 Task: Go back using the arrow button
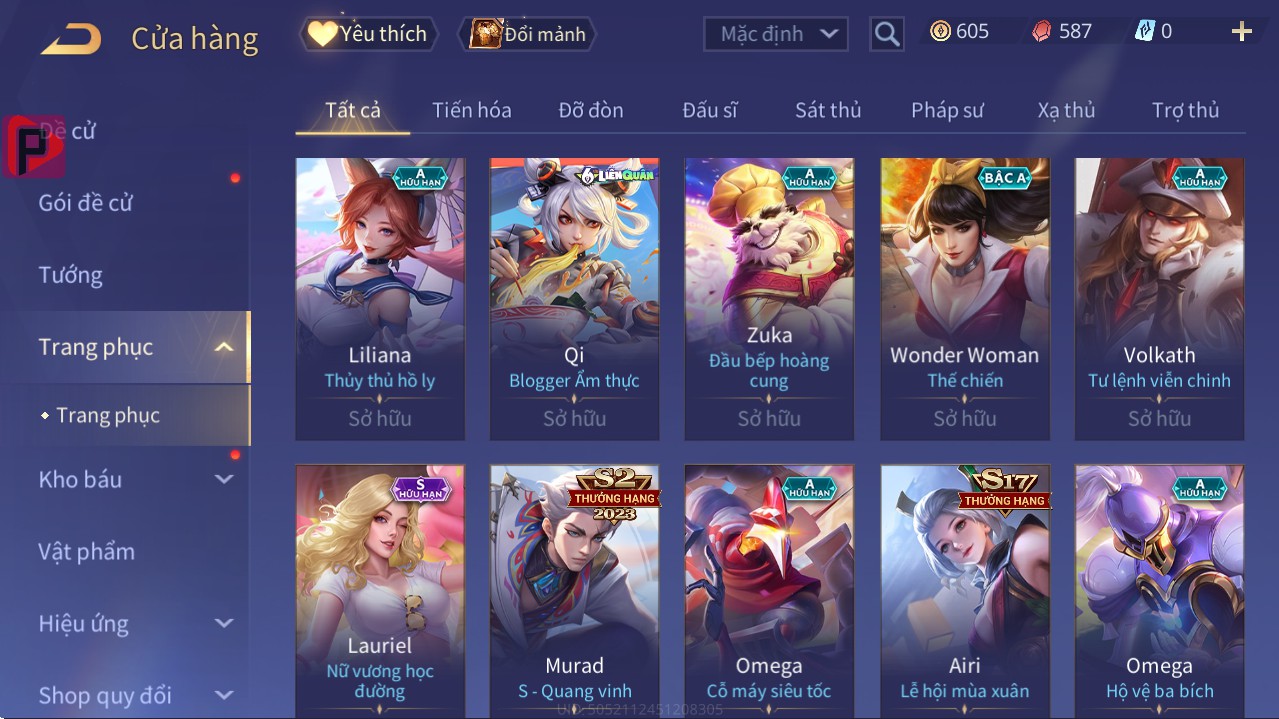pyautogui.click(x=71, y=39)
